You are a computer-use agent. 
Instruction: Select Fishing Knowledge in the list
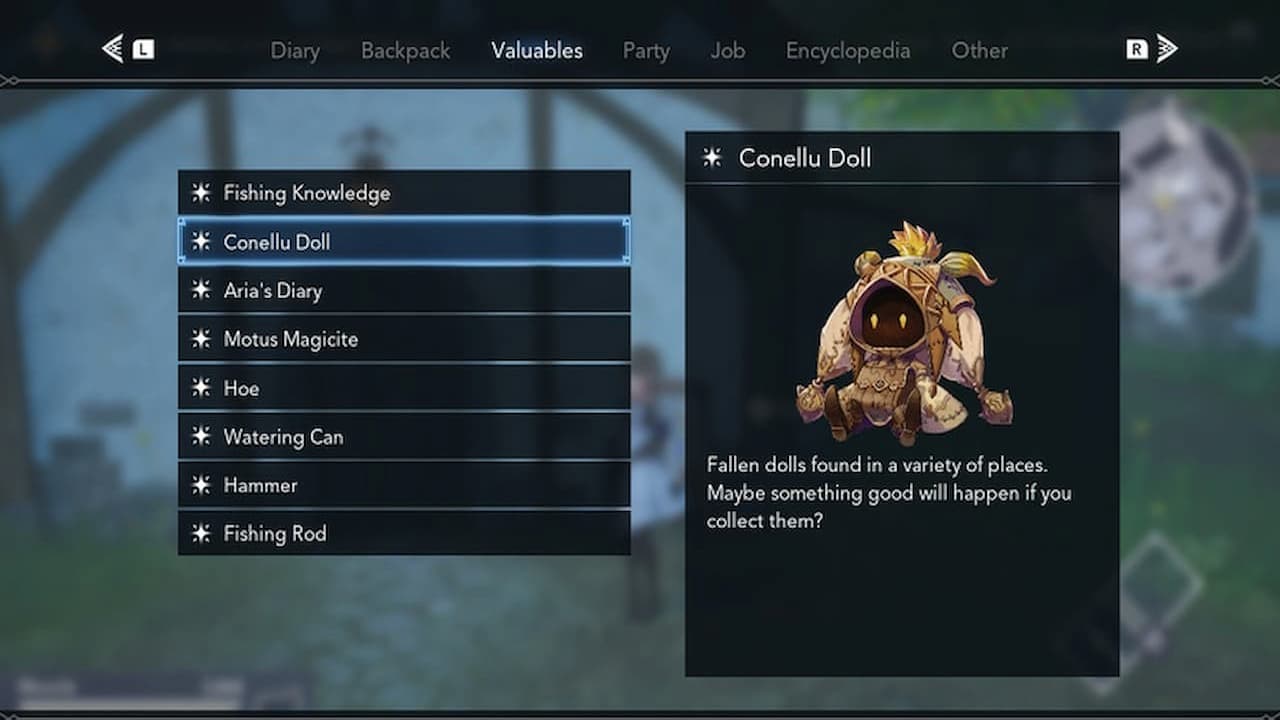coord(404,193)
